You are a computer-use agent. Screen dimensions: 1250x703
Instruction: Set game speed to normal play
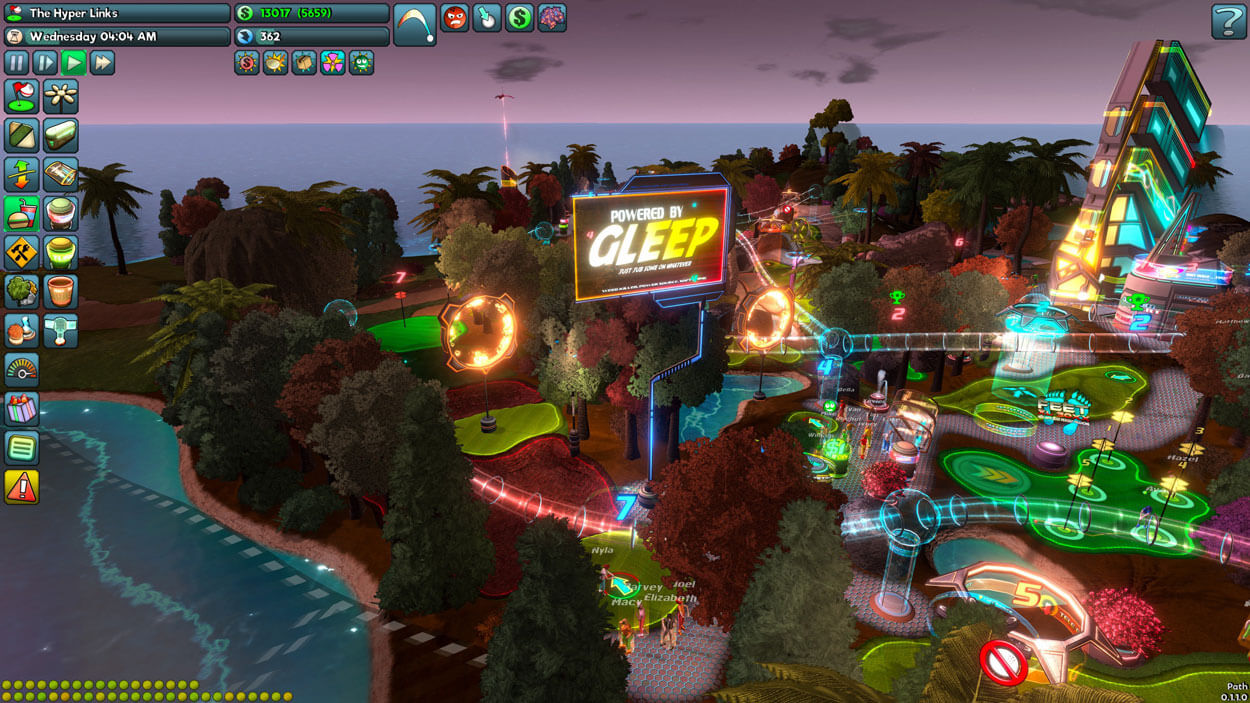coord(73,63)
